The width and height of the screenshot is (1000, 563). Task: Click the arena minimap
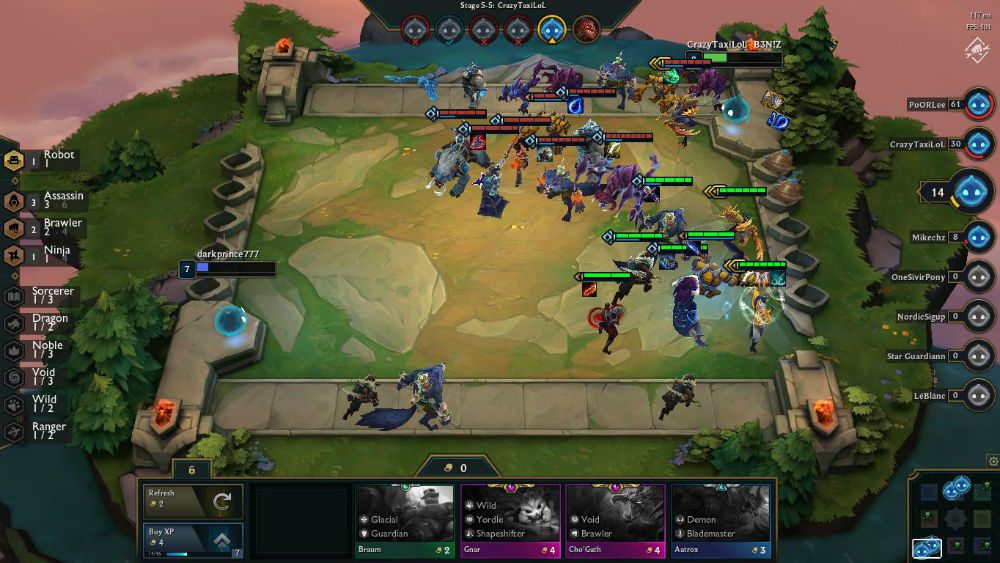[x=952, y=517]
